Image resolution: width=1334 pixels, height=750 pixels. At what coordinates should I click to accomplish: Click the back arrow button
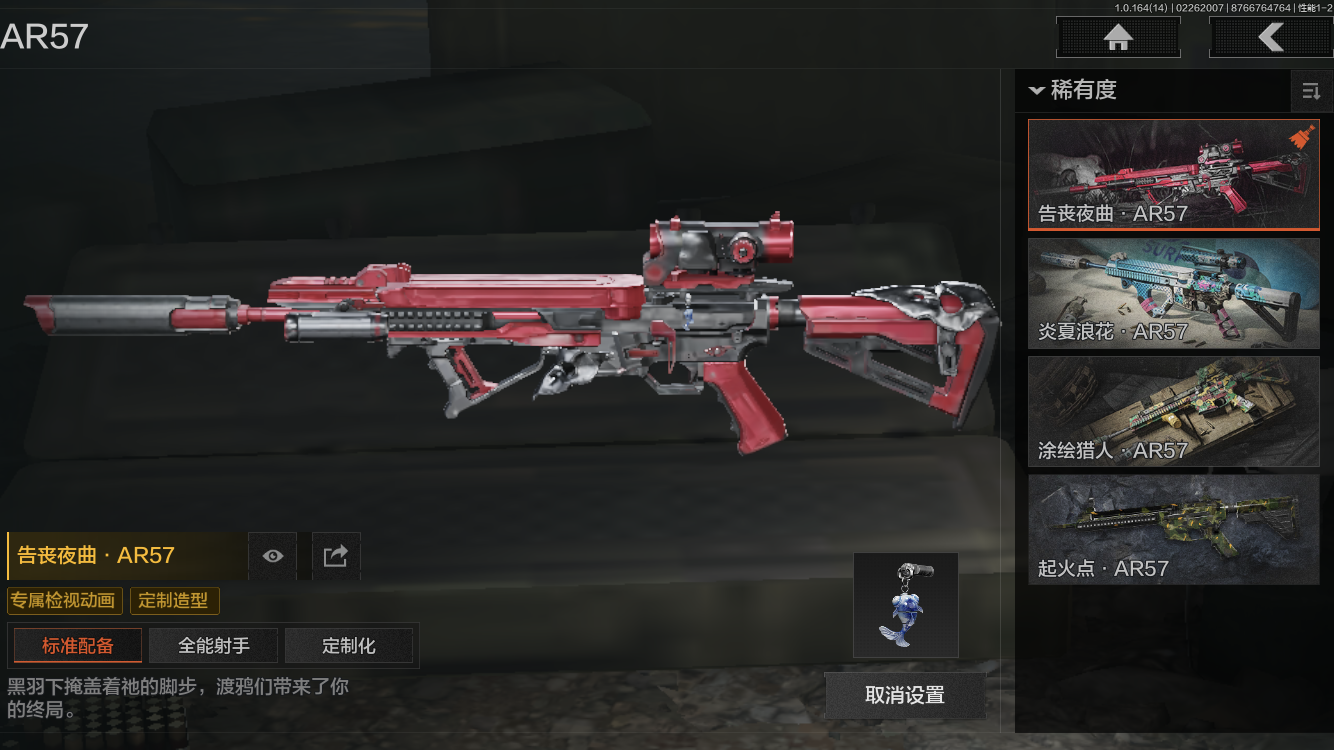(x=1270, y=38)
